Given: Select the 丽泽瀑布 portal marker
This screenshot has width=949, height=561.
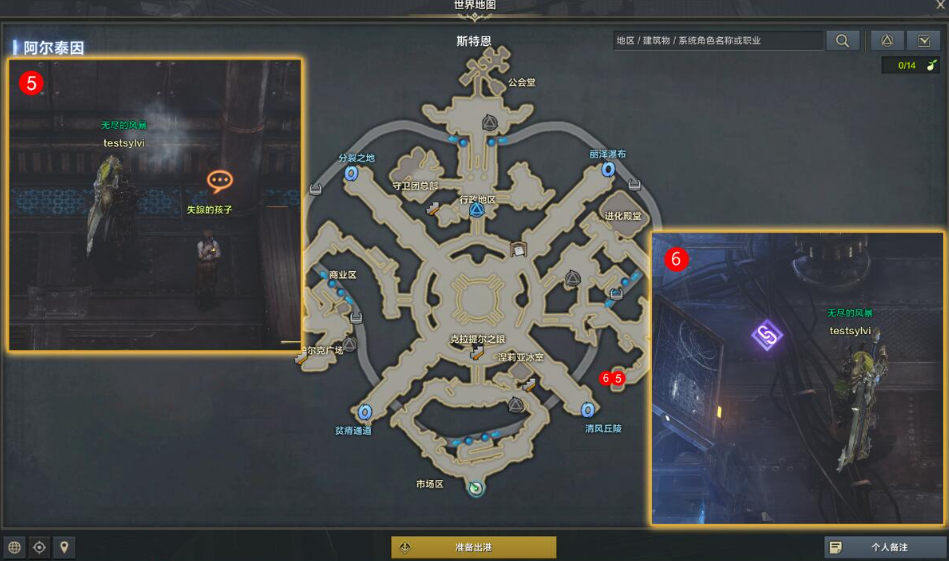Looking at the screenshot, I should (608, 170).
